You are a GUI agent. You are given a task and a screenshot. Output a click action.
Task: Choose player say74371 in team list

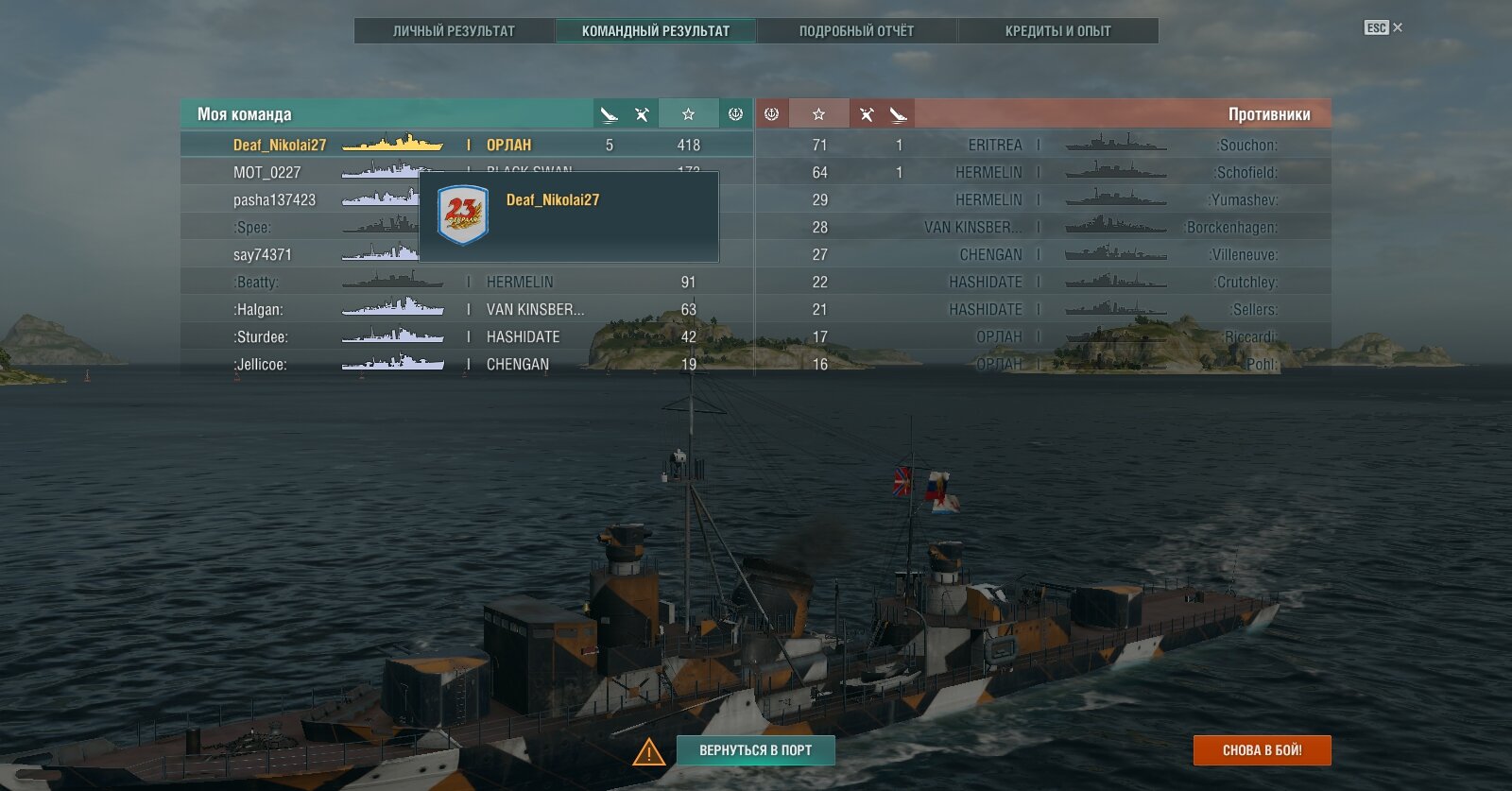pyautogui.click(x=263, y=255)
